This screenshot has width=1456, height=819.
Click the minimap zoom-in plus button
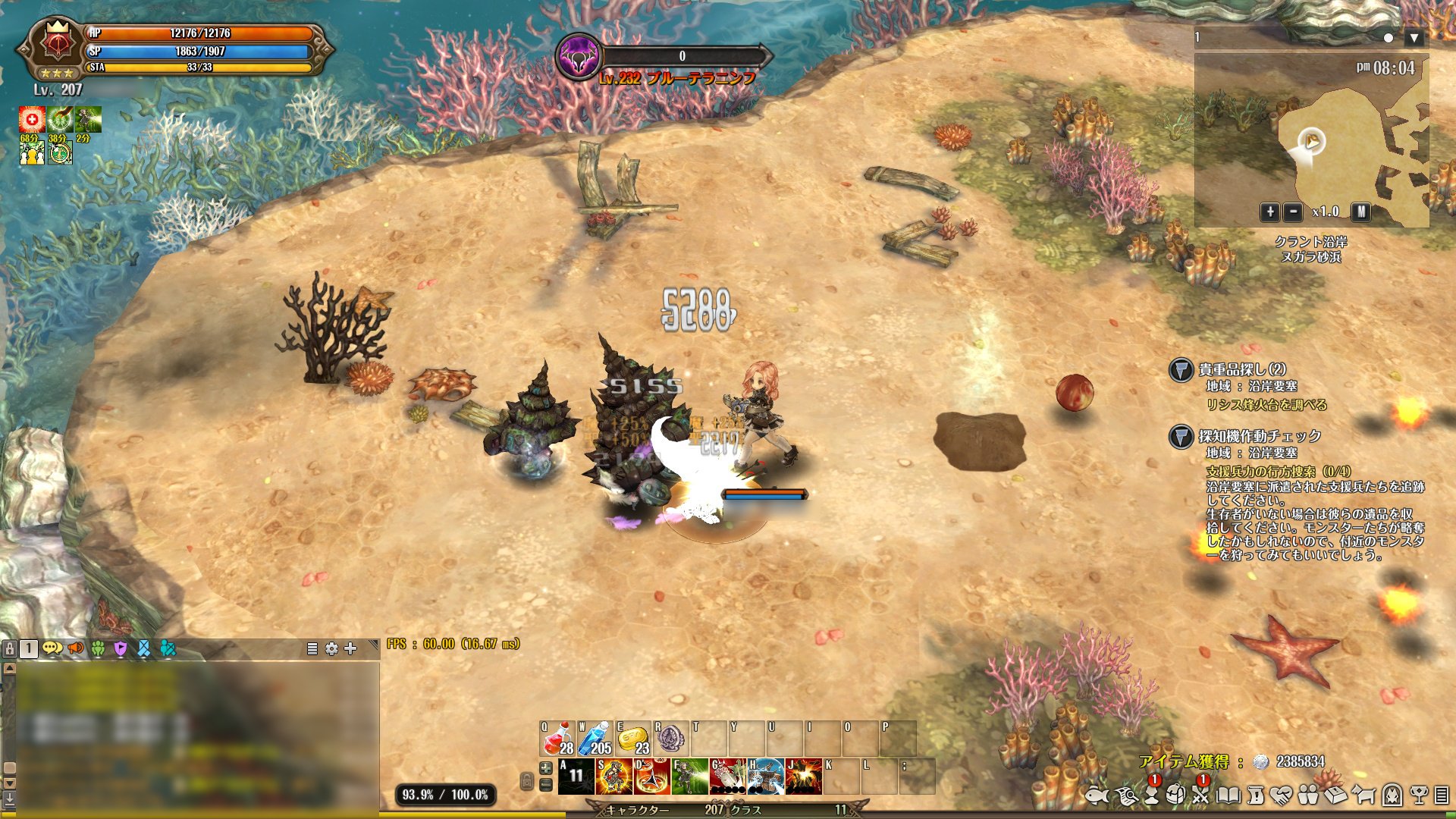(1269, 212)
